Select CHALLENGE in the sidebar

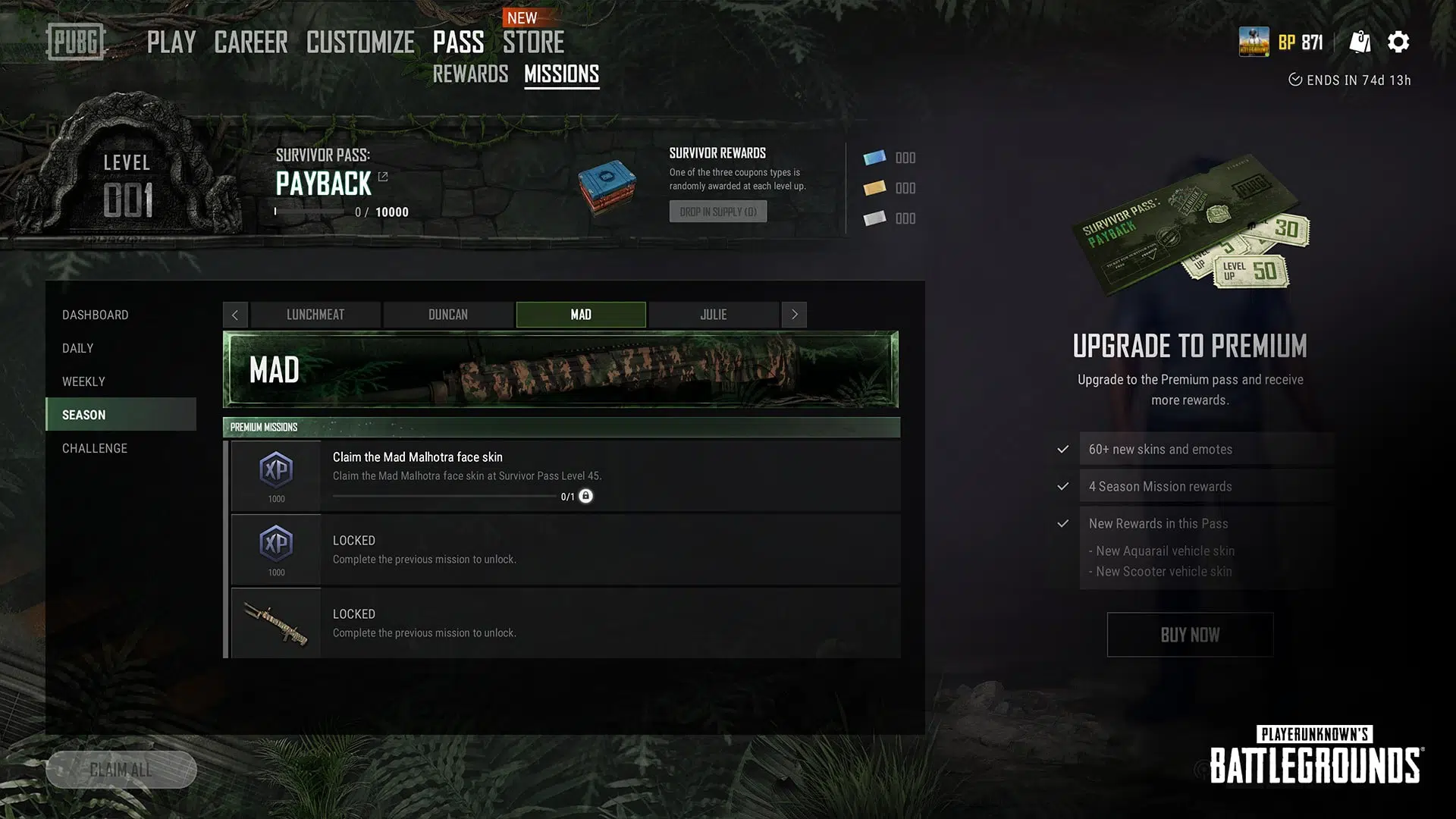coord(94,448)
